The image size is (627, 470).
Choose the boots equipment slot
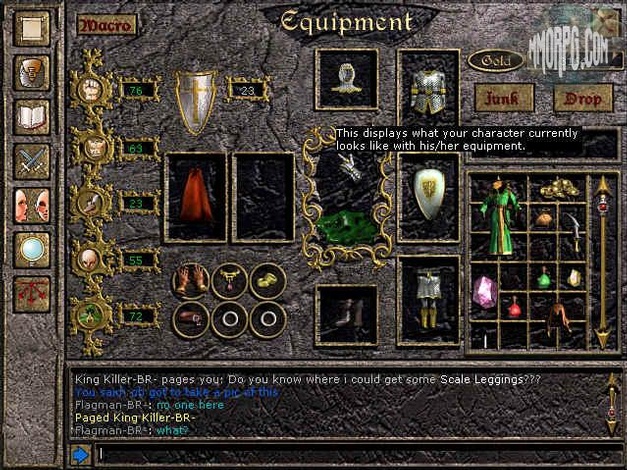(x=346, y=315)
